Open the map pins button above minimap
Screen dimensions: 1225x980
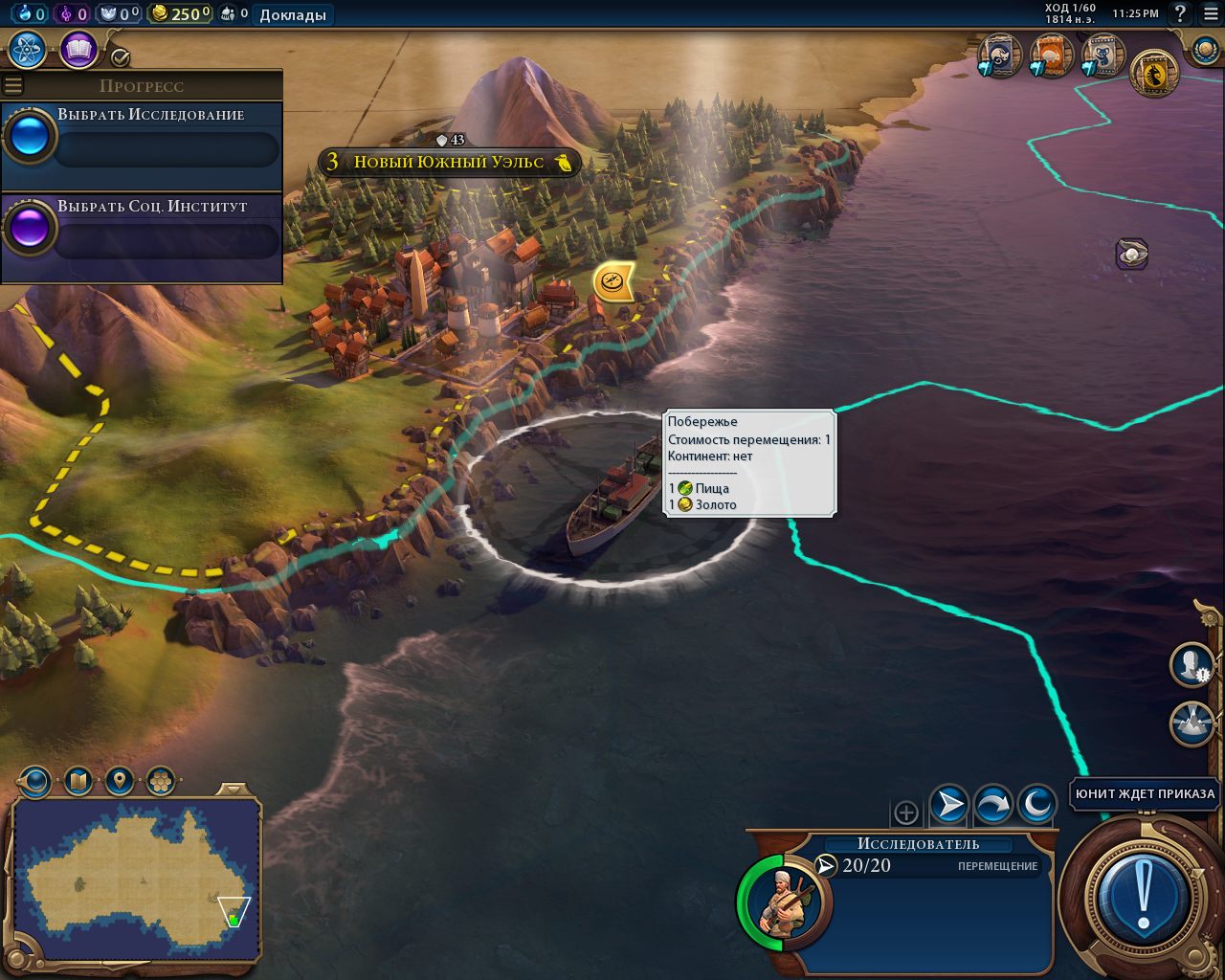(x=119, y=782)
